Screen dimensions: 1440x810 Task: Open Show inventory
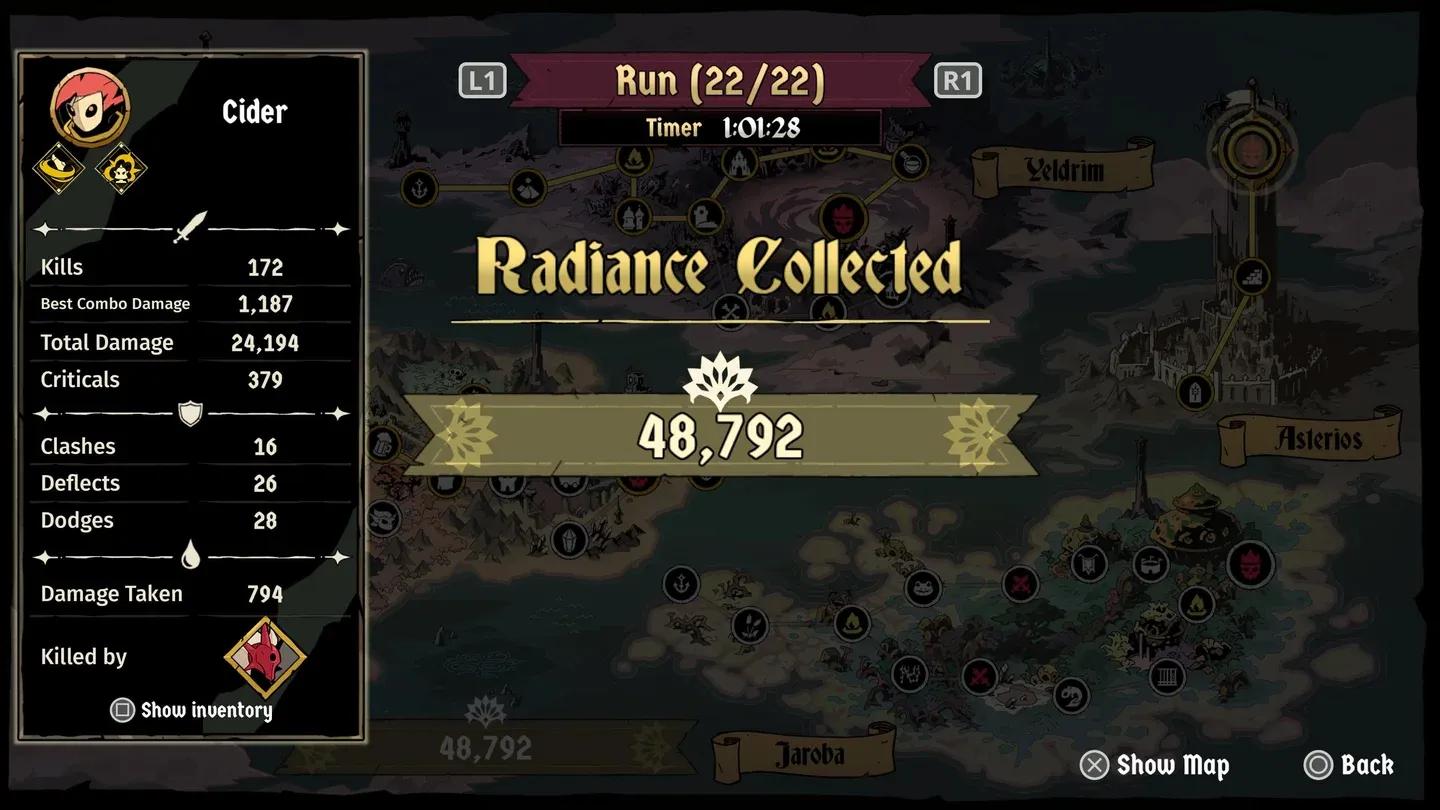click(x=191, y=710)
